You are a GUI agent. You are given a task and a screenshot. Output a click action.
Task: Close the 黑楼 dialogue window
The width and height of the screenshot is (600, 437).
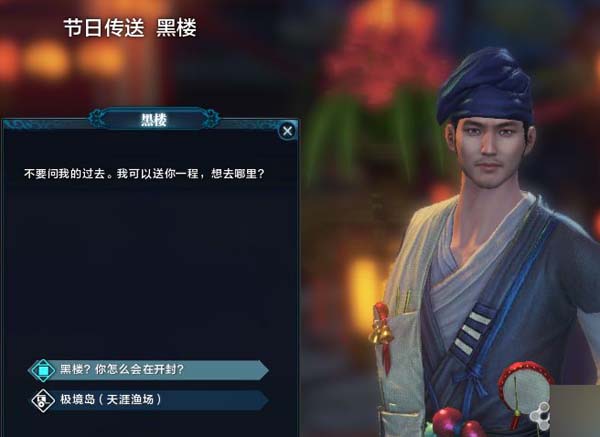pos(287,130)
